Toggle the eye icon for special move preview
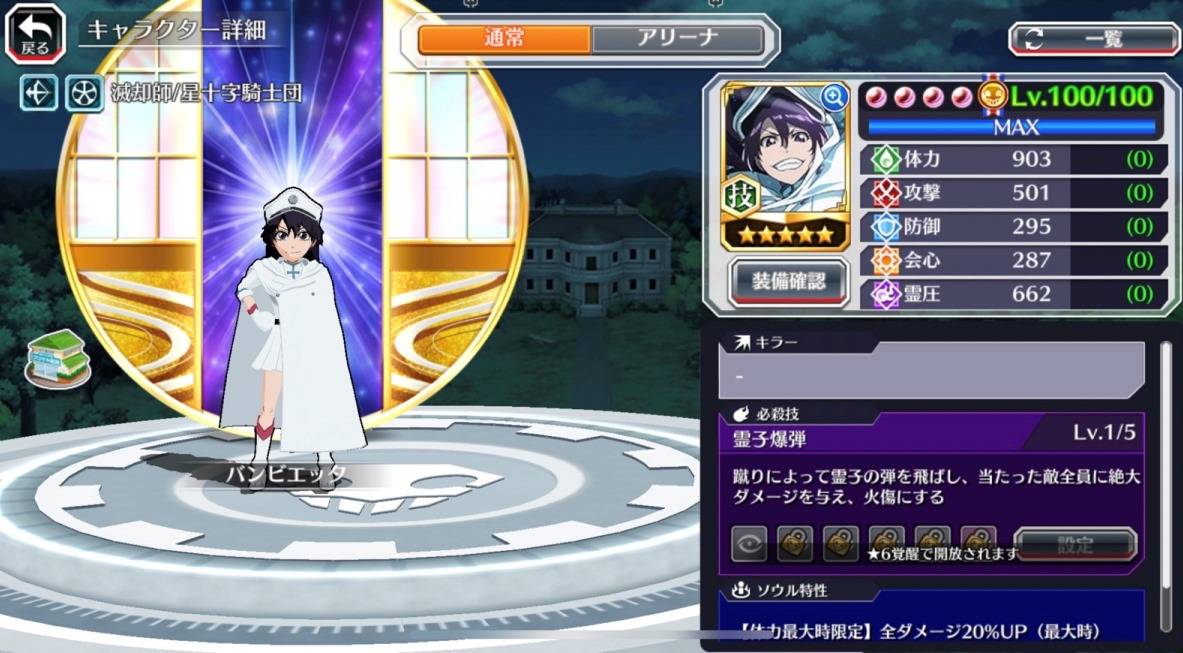This screenshot has height=653, width=1183. (748, 544)
